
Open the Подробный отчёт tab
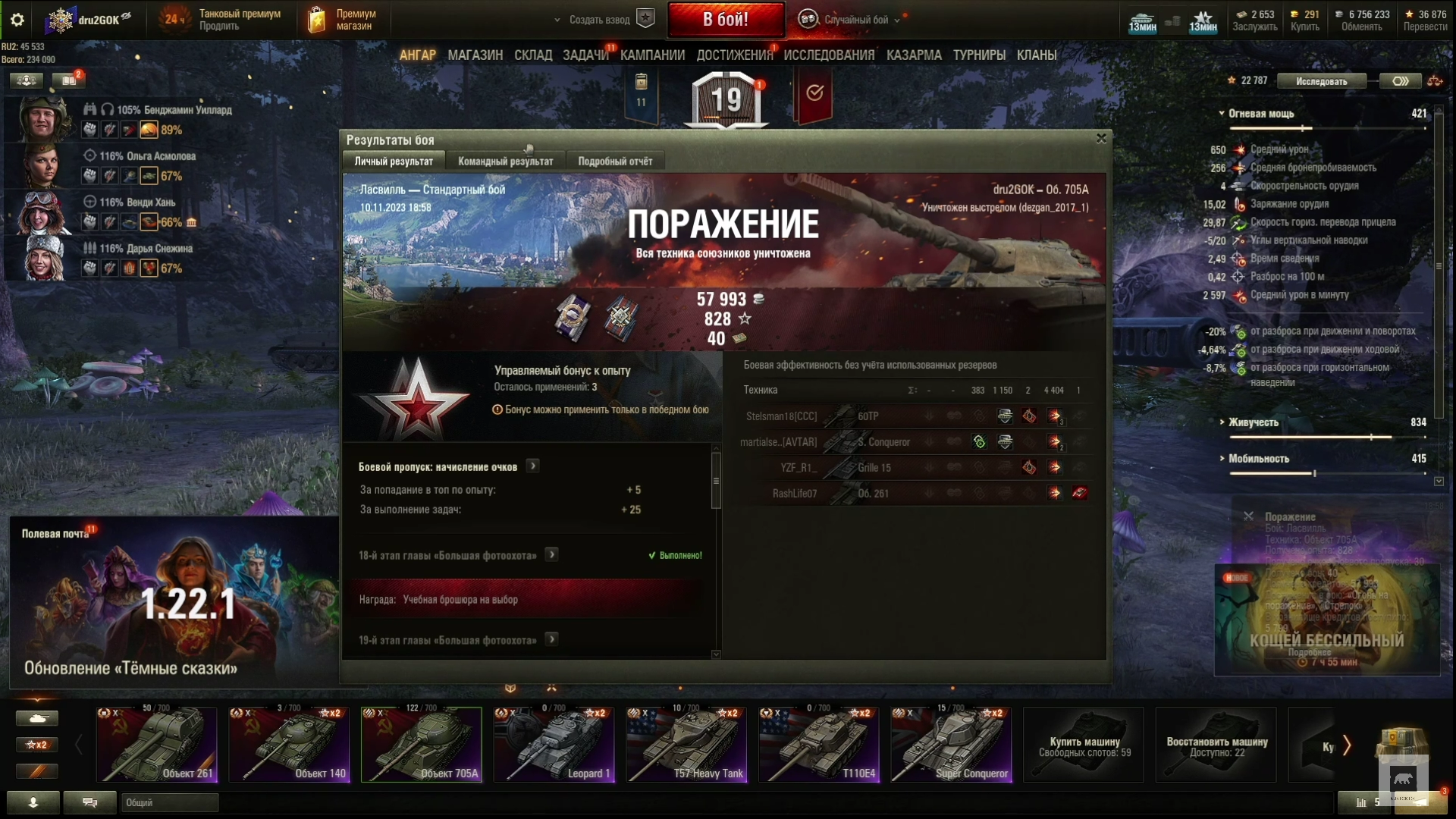(x=615, y=161)
